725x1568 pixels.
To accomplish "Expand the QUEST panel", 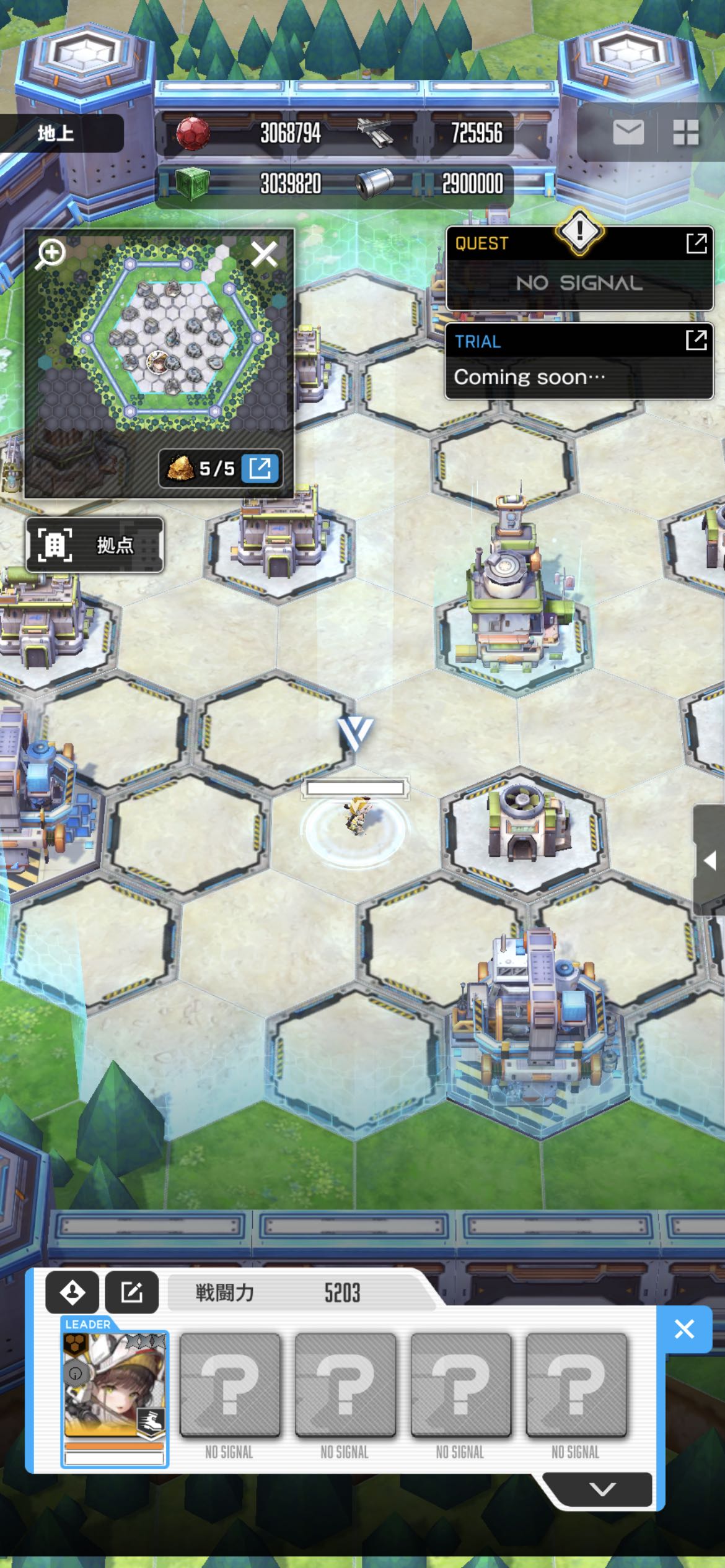I will coord(696,243).
